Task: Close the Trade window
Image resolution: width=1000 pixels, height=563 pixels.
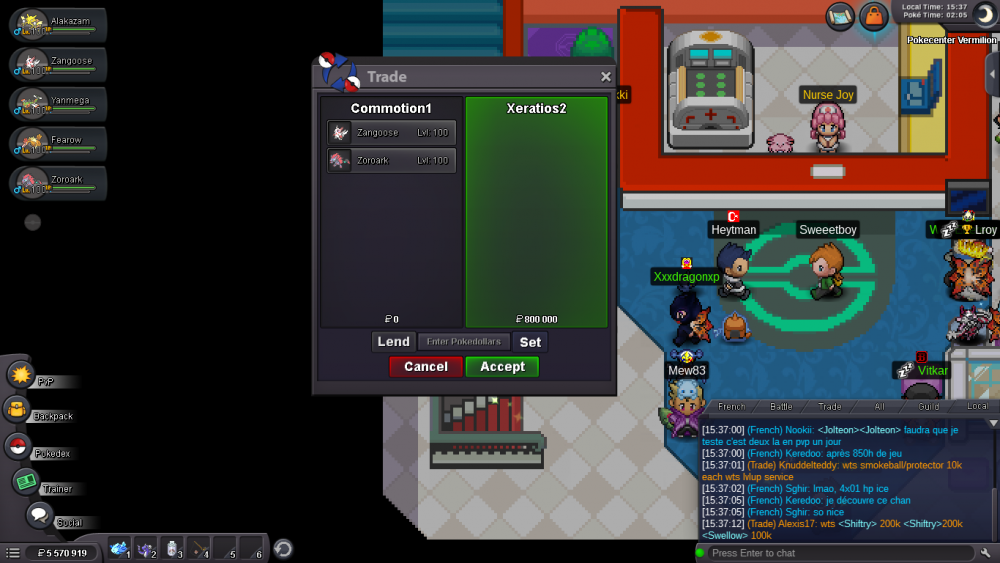Action: tap(605, 77)
